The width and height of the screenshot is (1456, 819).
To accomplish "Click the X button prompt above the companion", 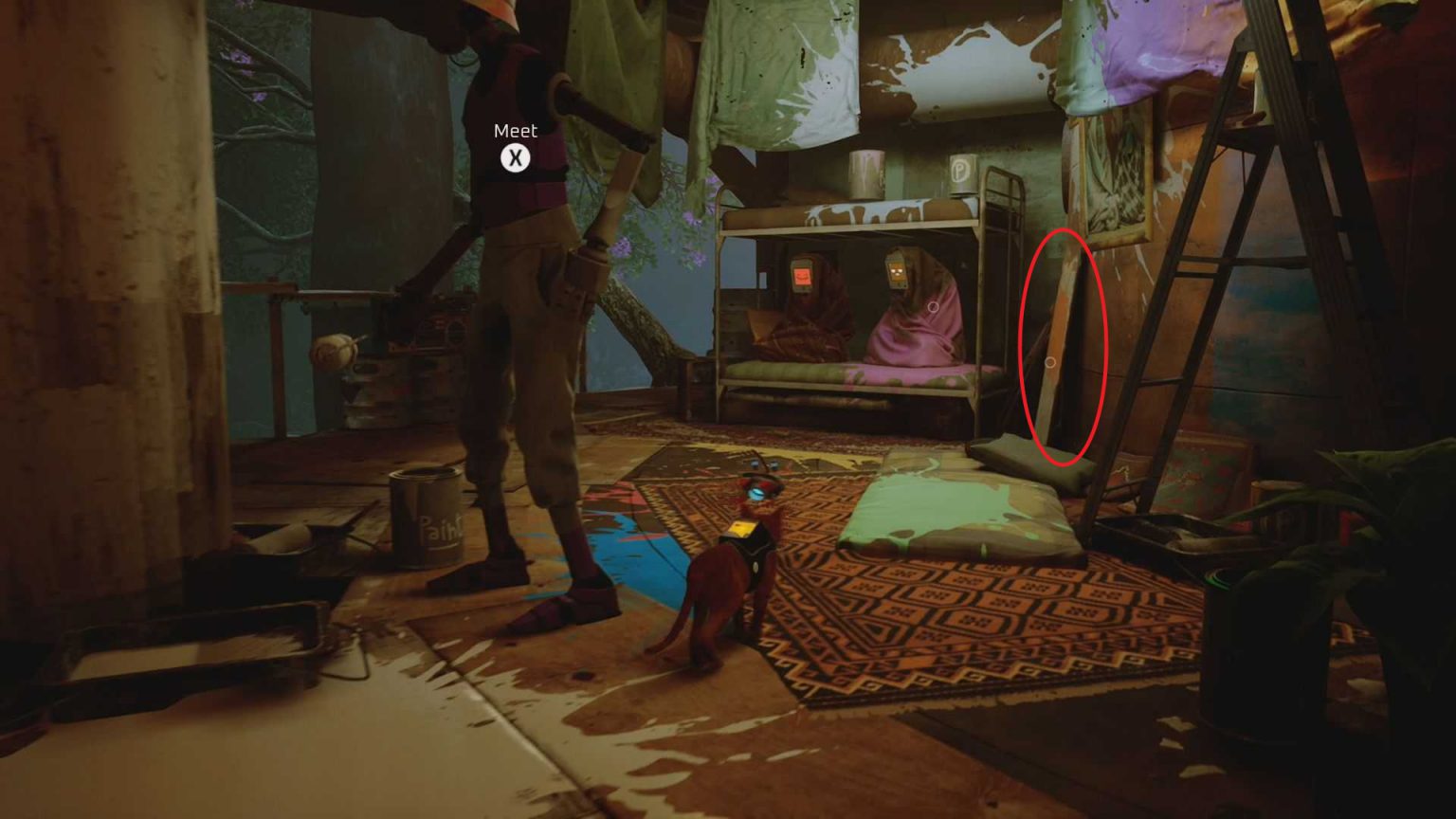I will [515, 159].
